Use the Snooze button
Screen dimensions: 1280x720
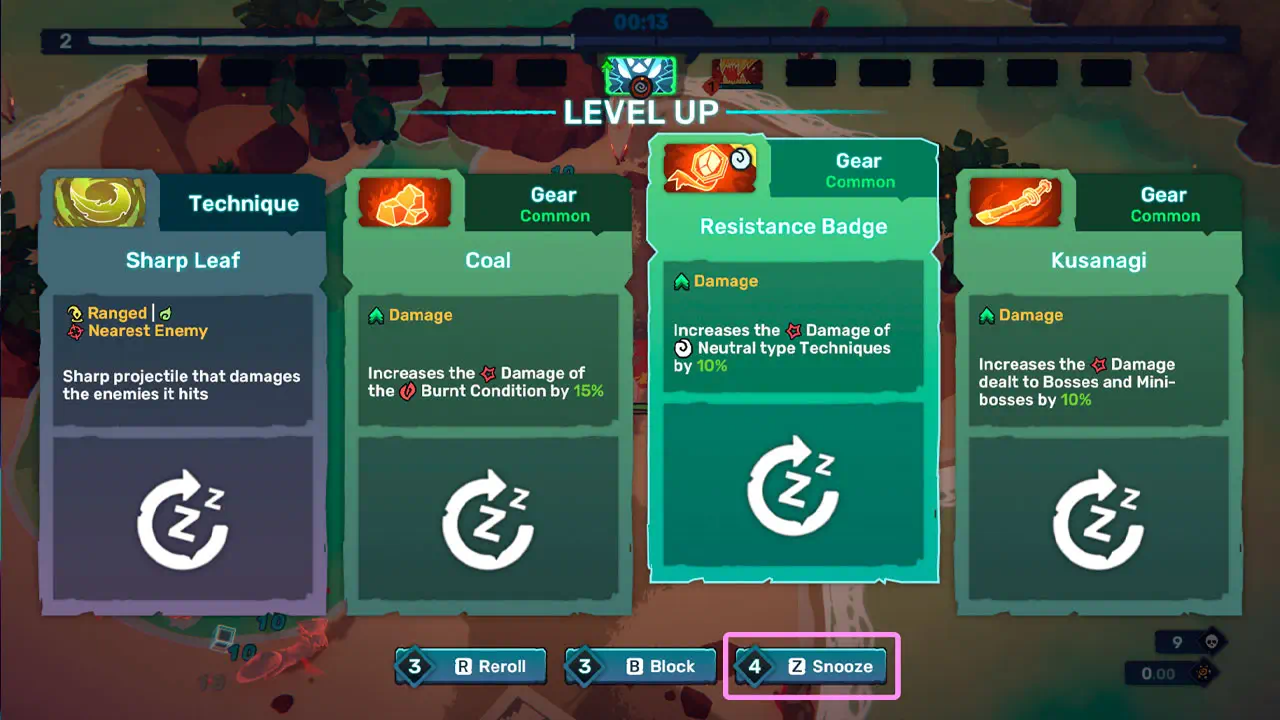[x=812, y=666]
